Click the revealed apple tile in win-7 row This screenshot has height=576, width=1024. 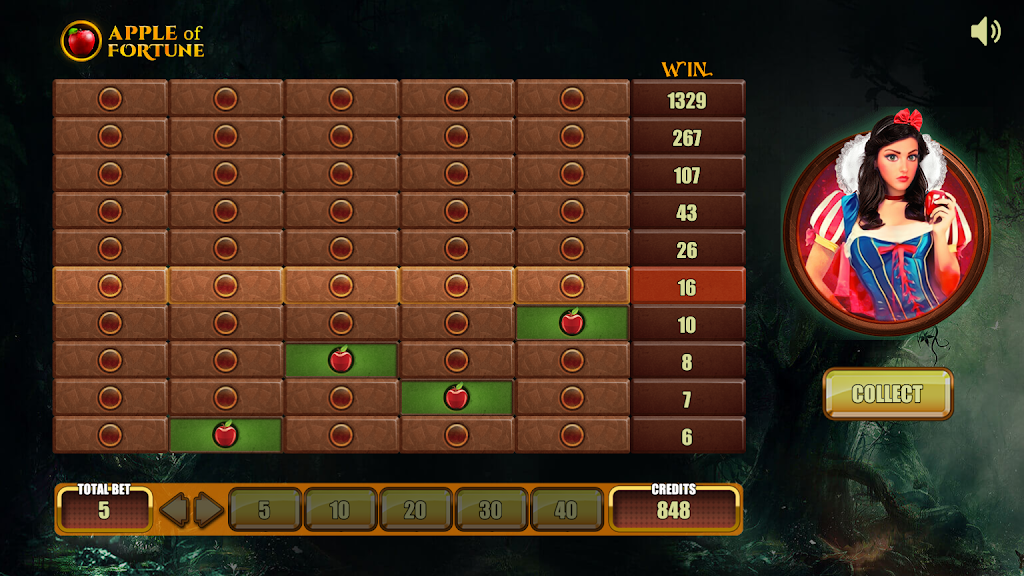pos(457,397)
